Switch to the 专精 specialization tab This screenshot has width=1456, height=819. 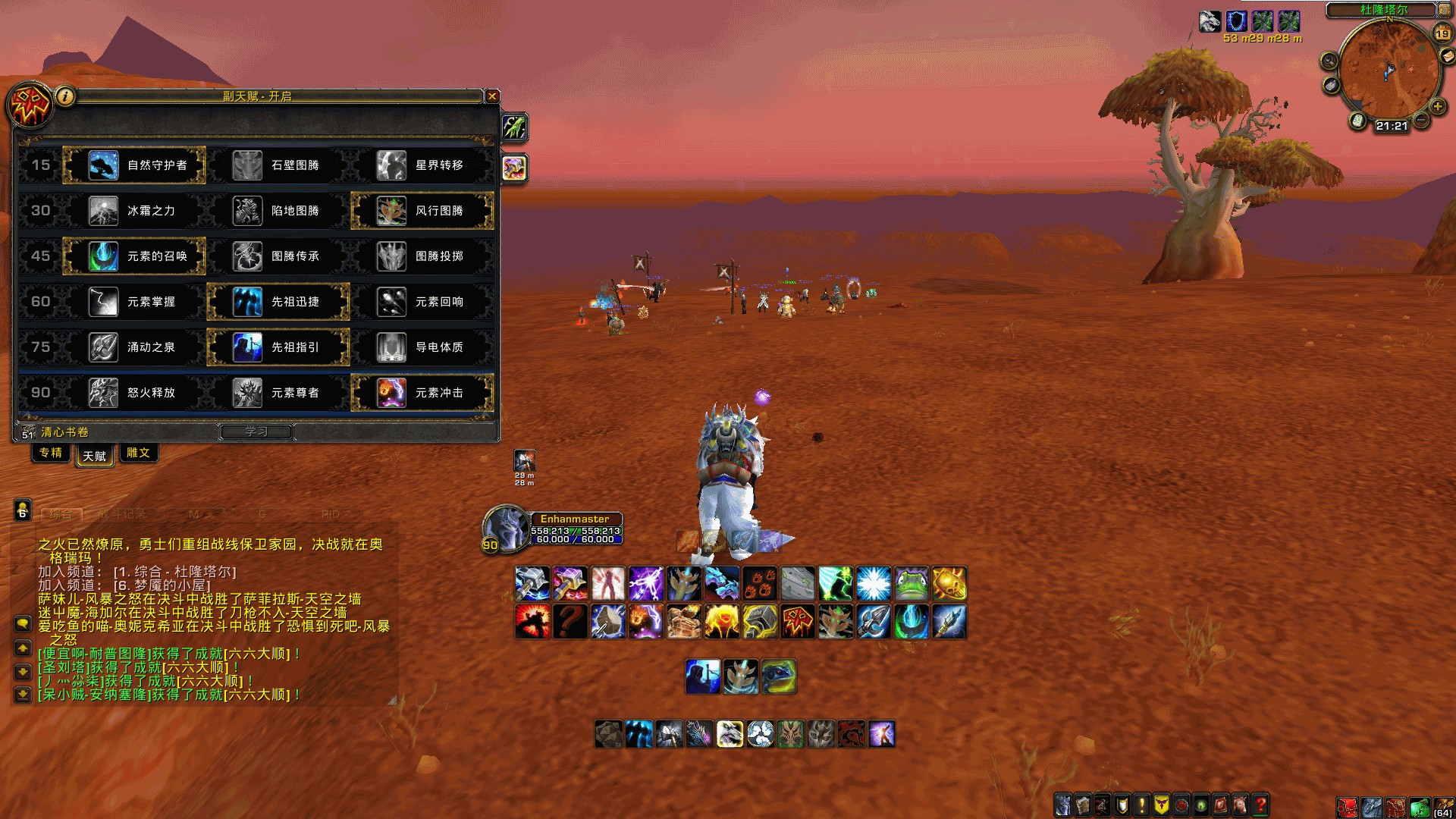click(x=51, y=453)
